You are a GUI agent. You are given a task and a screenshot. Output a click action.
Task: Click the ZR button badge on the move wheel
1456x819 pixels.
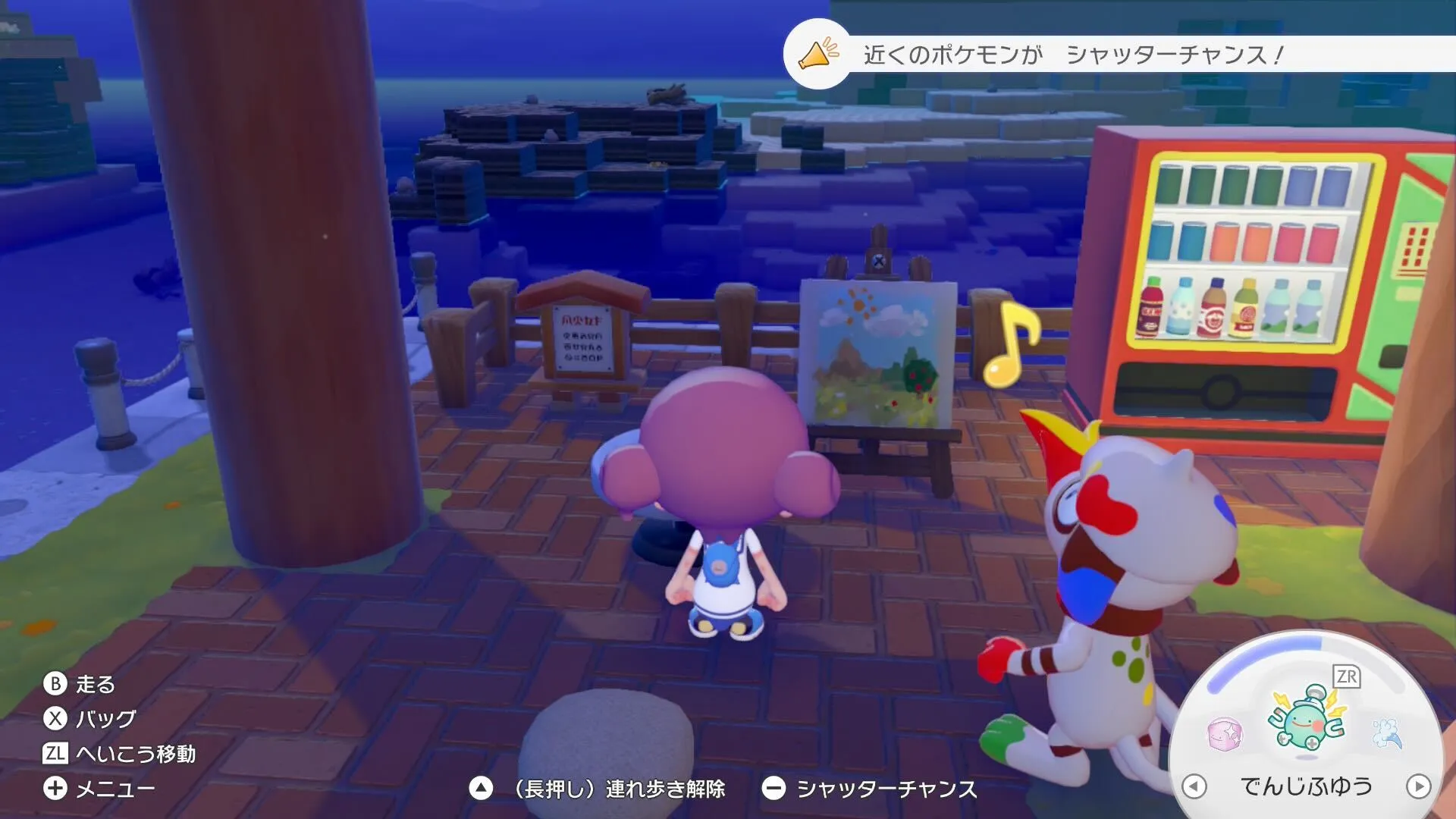point(1346,676)
